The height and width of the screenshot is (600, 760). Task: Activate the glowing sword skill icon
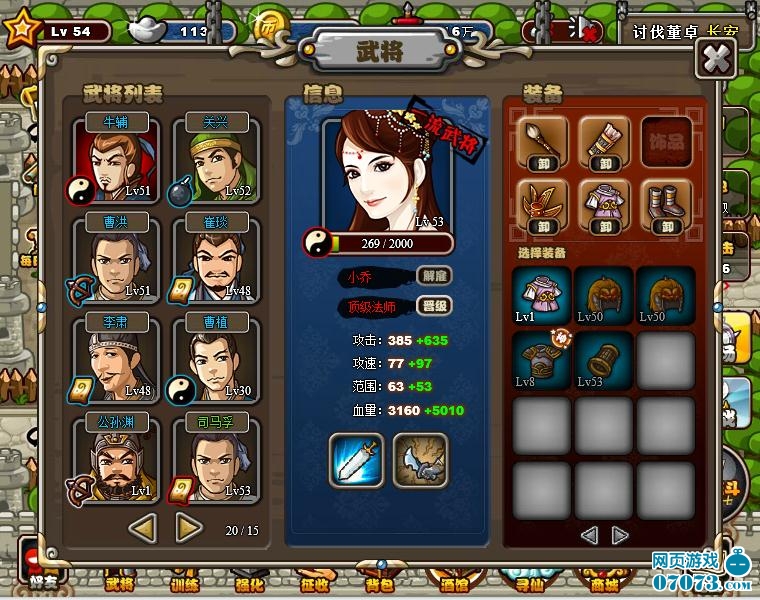pyautogui.click(x=356, y=460)
